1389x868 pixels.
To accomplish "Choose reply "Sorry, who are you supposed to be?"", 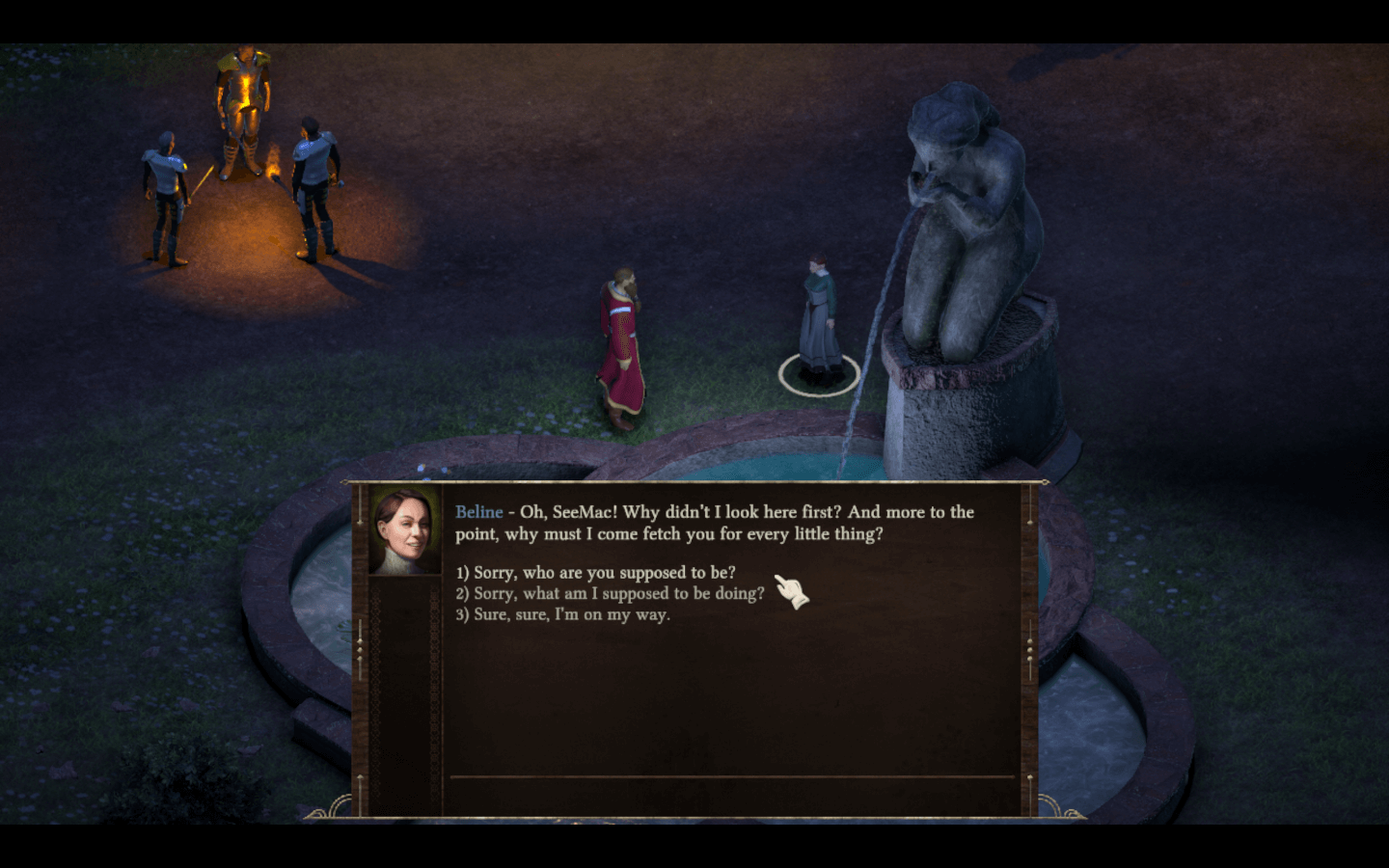I will click(595, 573).
